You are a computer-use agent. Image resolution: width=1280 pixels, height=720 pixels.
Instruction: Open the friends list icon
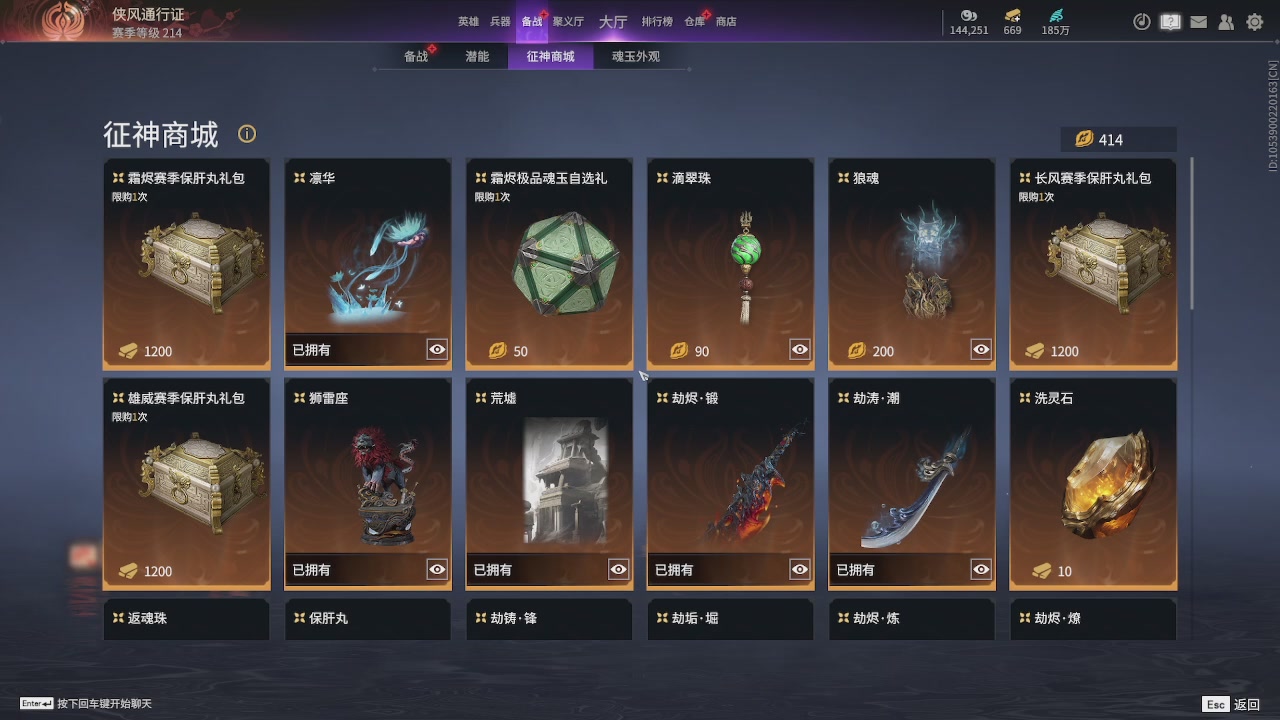click(1226, 21)
